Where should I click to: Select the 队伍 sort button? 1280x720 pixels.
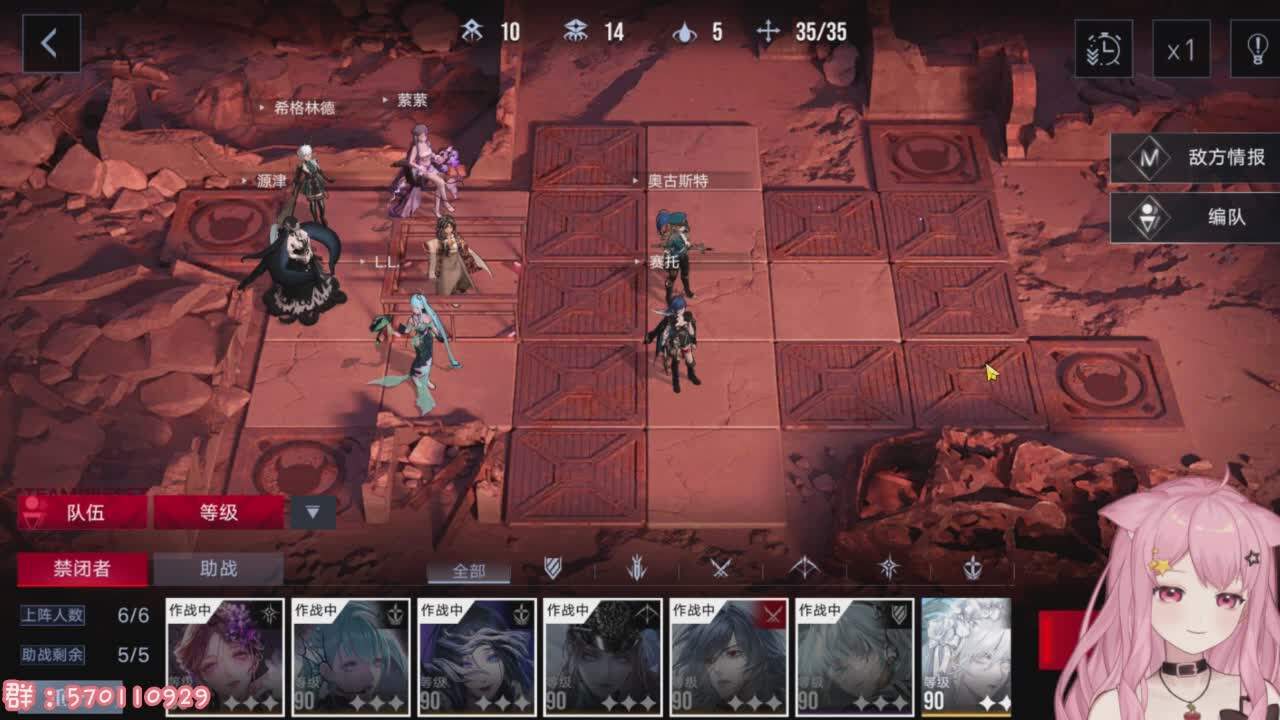pos(84,512)
